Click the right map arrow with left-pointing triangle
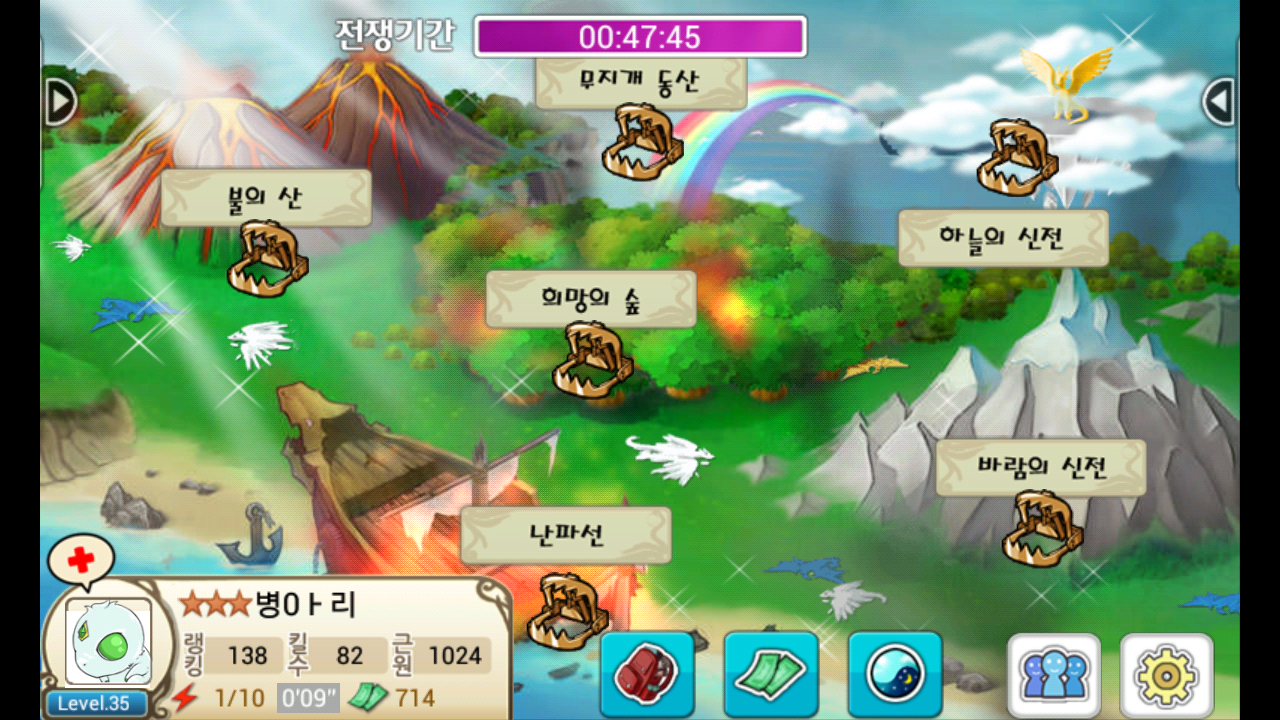1280x720 pixels. [1218, 101]
